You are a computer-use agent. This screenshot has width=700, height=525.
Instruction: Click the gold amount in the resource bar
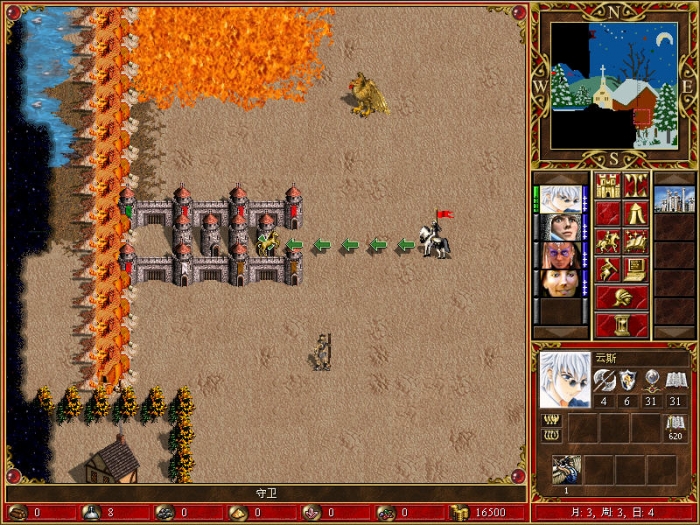(490, 512)
